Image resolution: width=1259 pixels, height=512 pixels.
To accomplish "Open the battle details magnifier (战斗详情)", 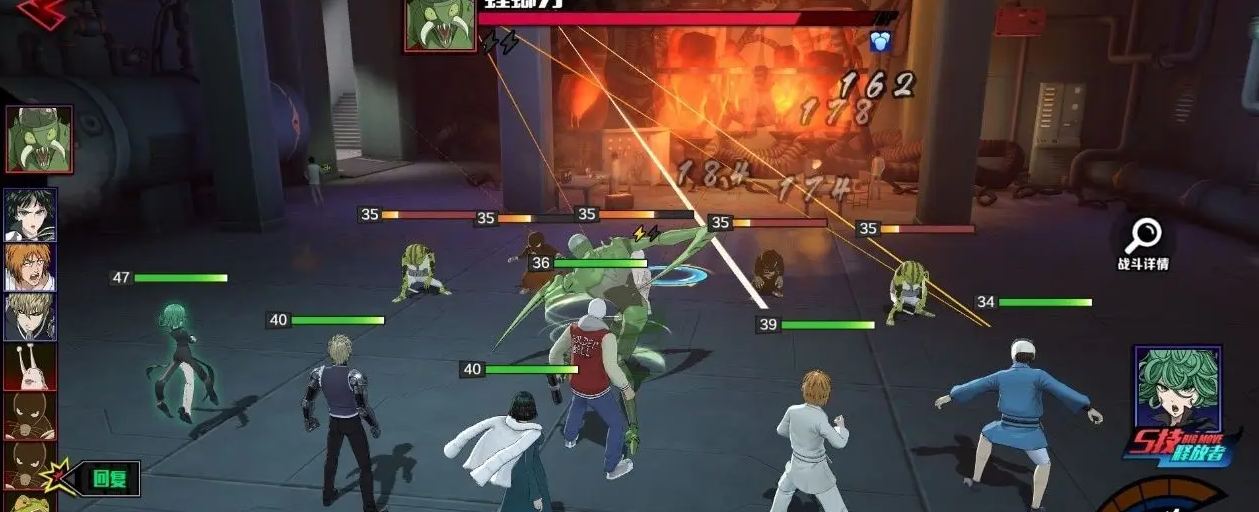I will (x=1142, y=243).
